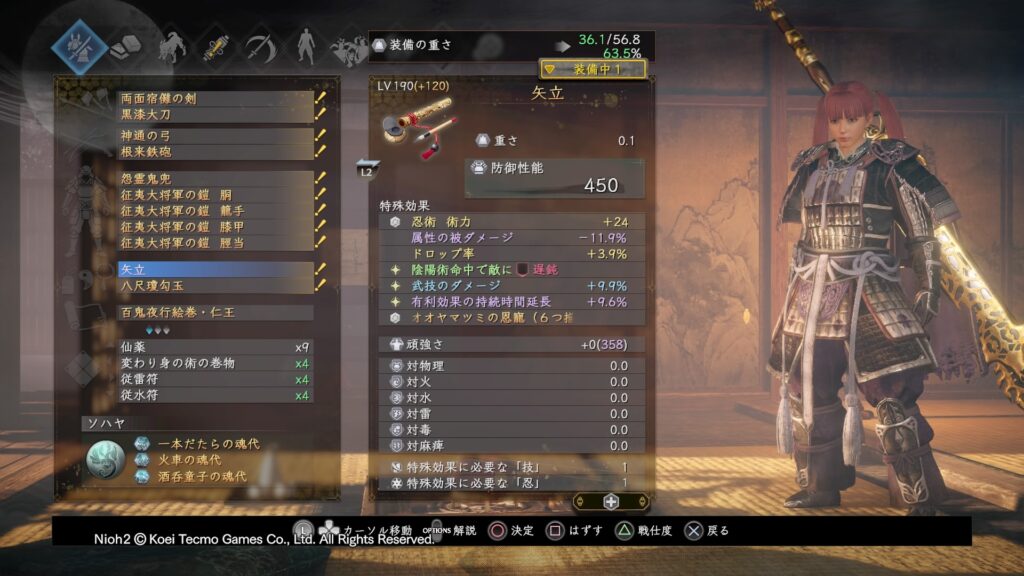
Task: Select the 両面宿儺の剣 weapon row
Action: [215, 99]
